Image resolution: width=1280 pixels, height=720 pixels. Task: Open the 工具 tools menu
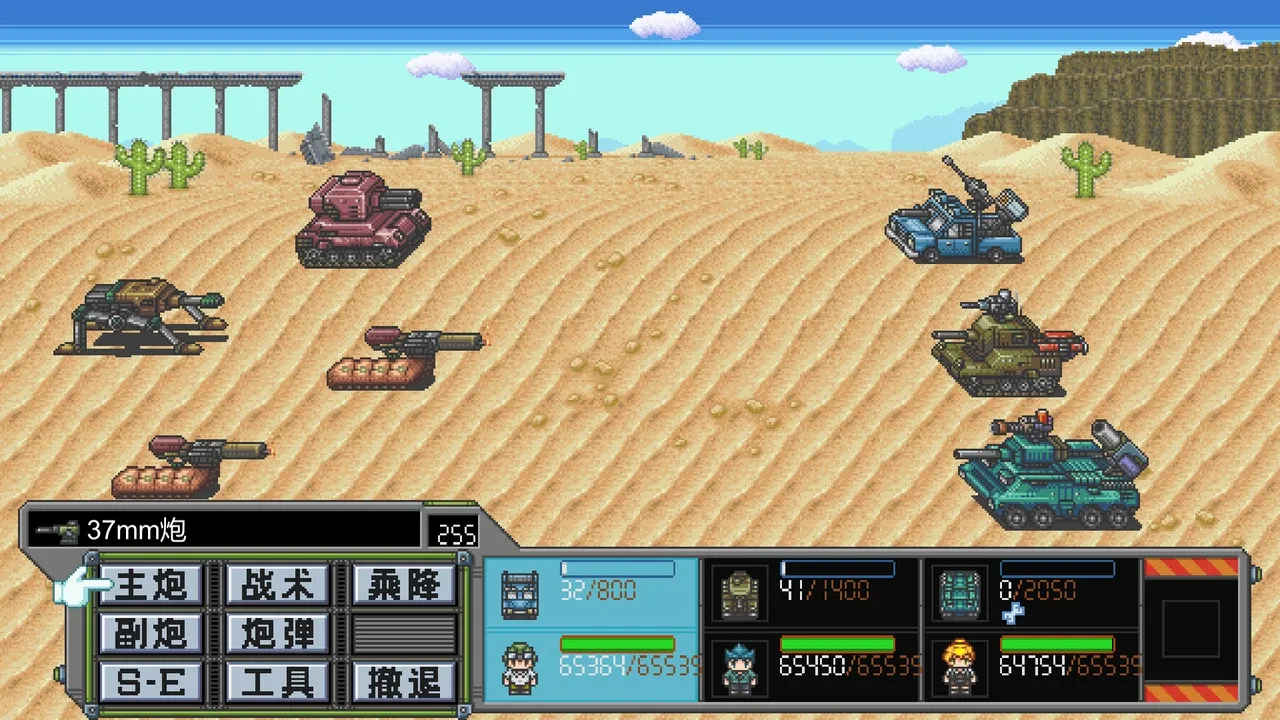(x=278, y=681)
